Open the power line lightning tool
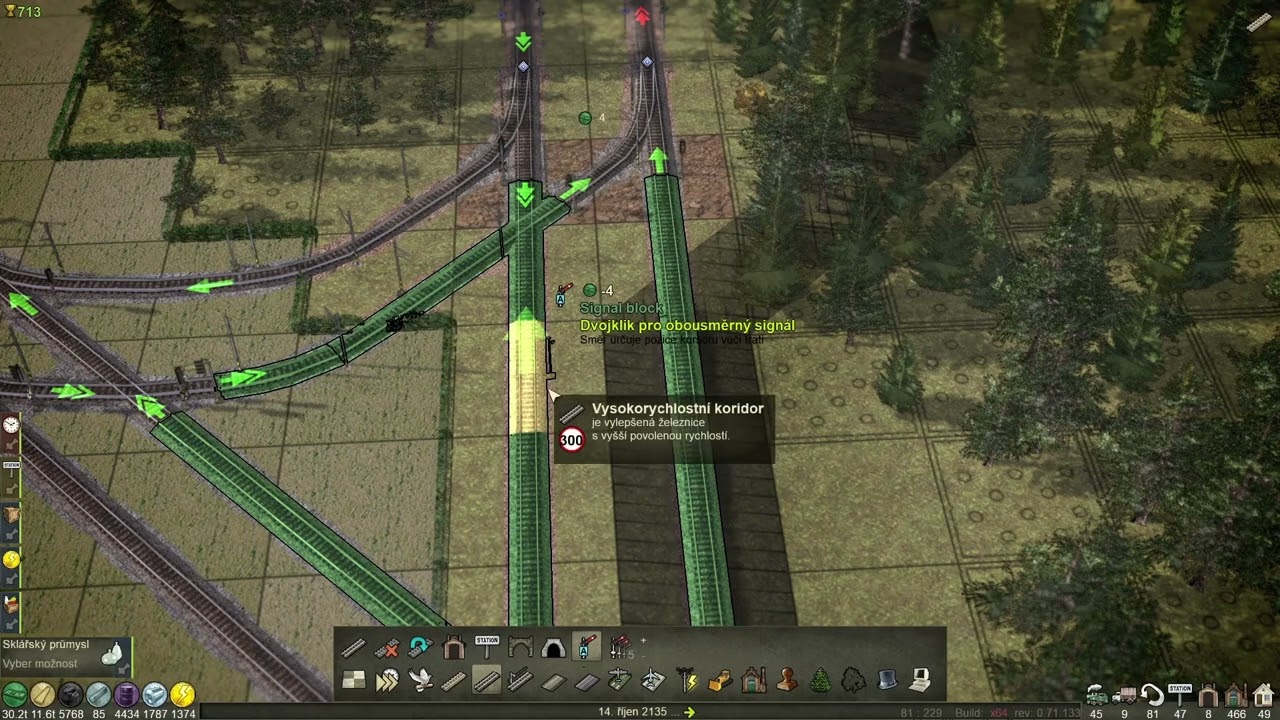The height and width of the screenshot is (720, 1280). pyautogui.click(x=686, y=681)
